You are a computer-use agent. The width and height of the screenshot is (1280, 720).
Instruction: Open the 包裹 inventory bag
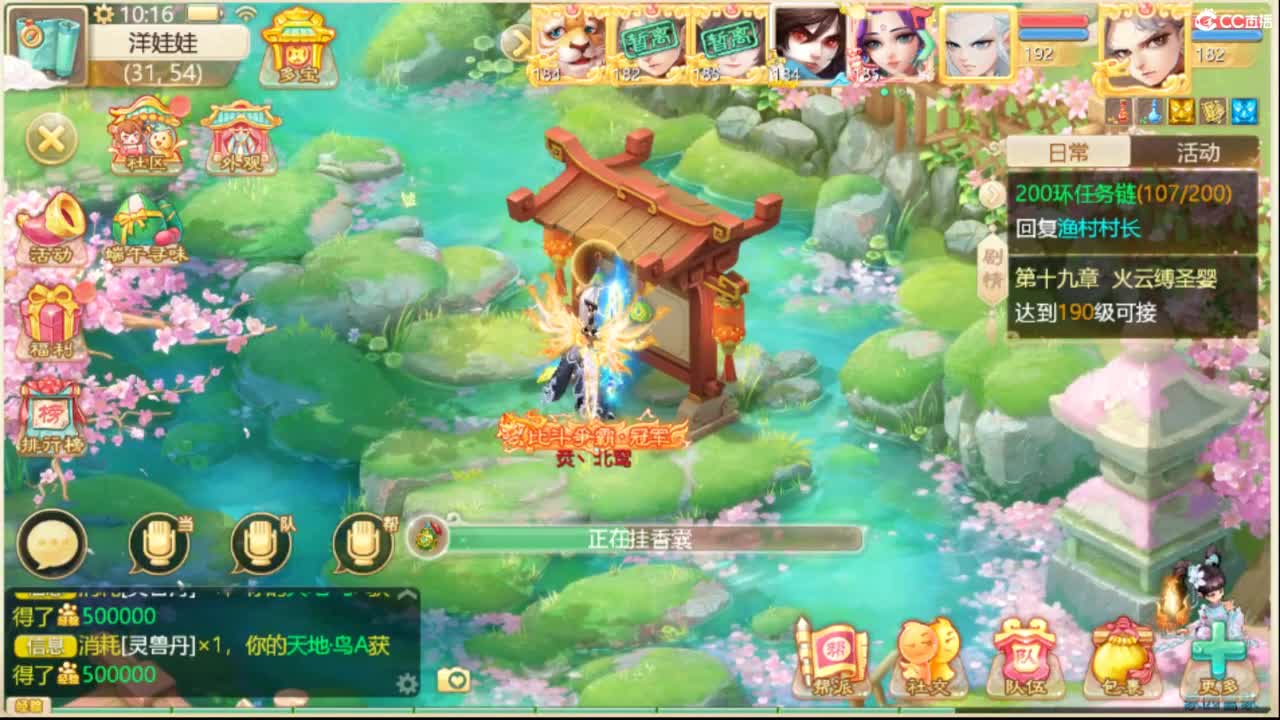click(1122, 655)
